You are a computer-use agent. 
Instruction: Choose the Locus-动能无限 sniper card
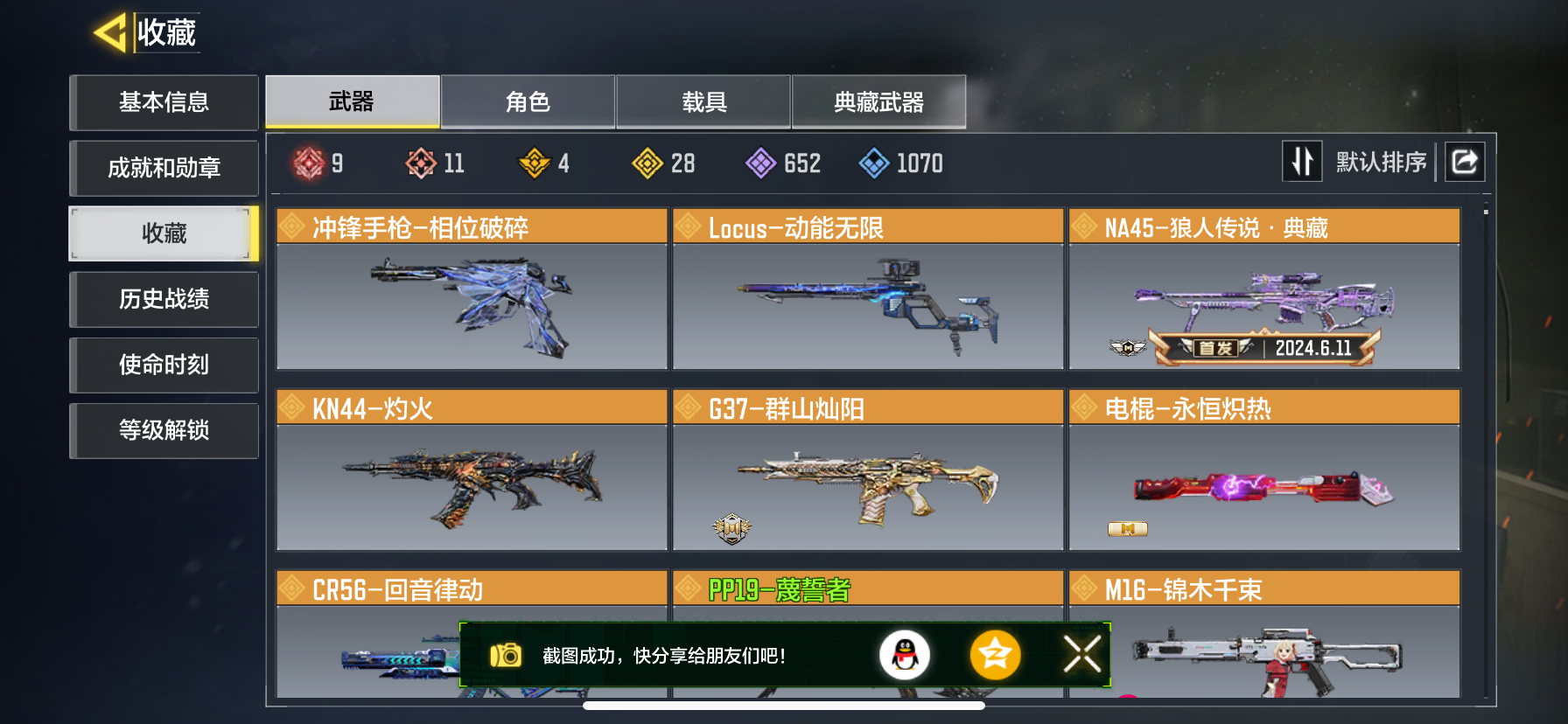pyautogui.click(x=868, y=289)
